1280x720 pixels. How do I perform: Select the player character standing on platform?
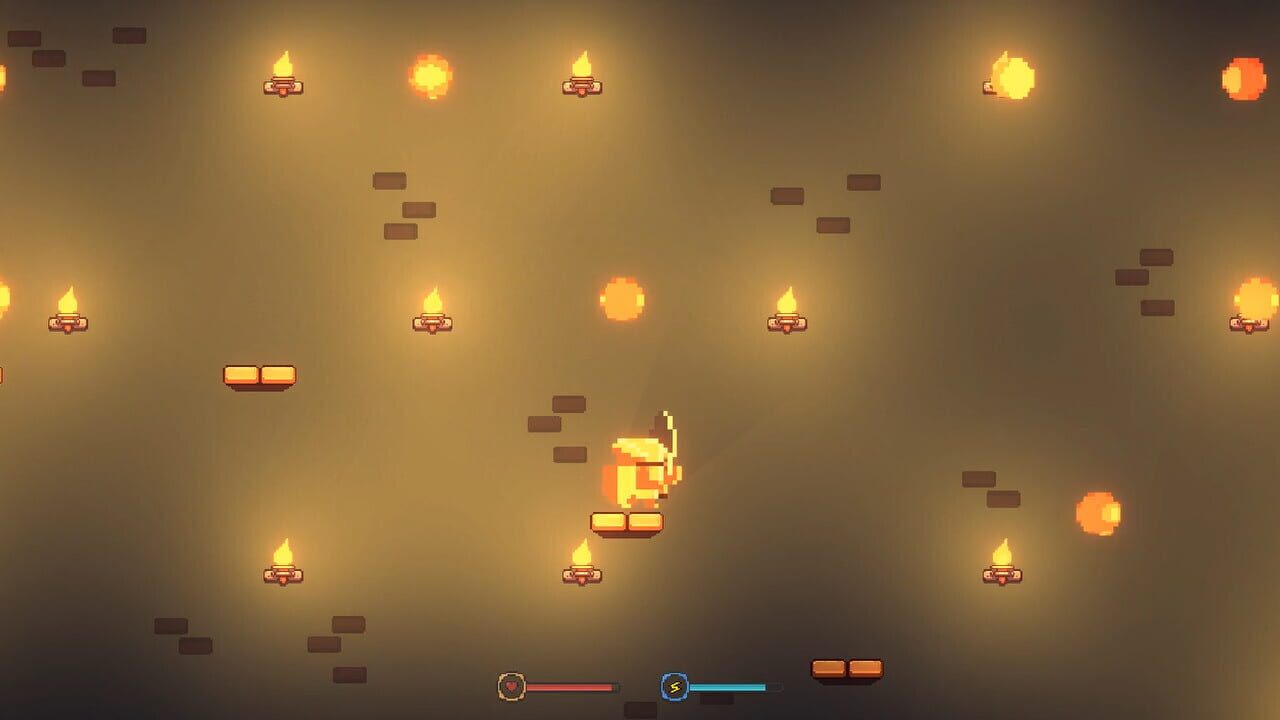645,470
